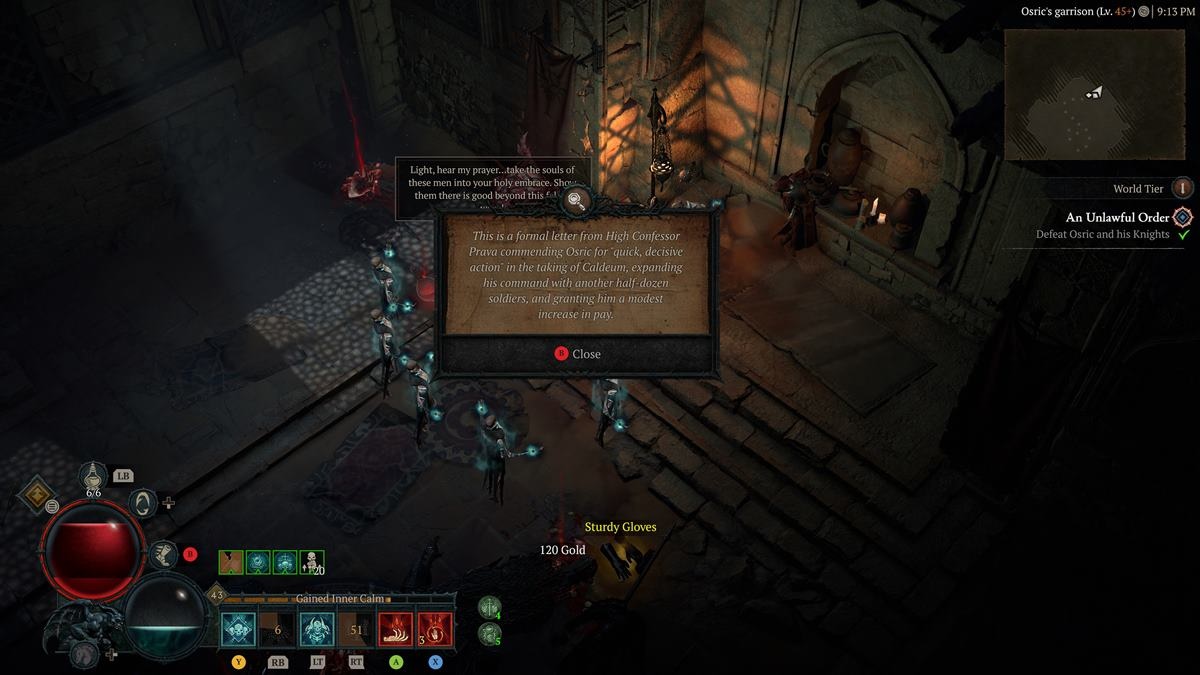Close the High Confessor Prava letter
Viewport: 1200px width, 675px height.
[x=578, y=354]
